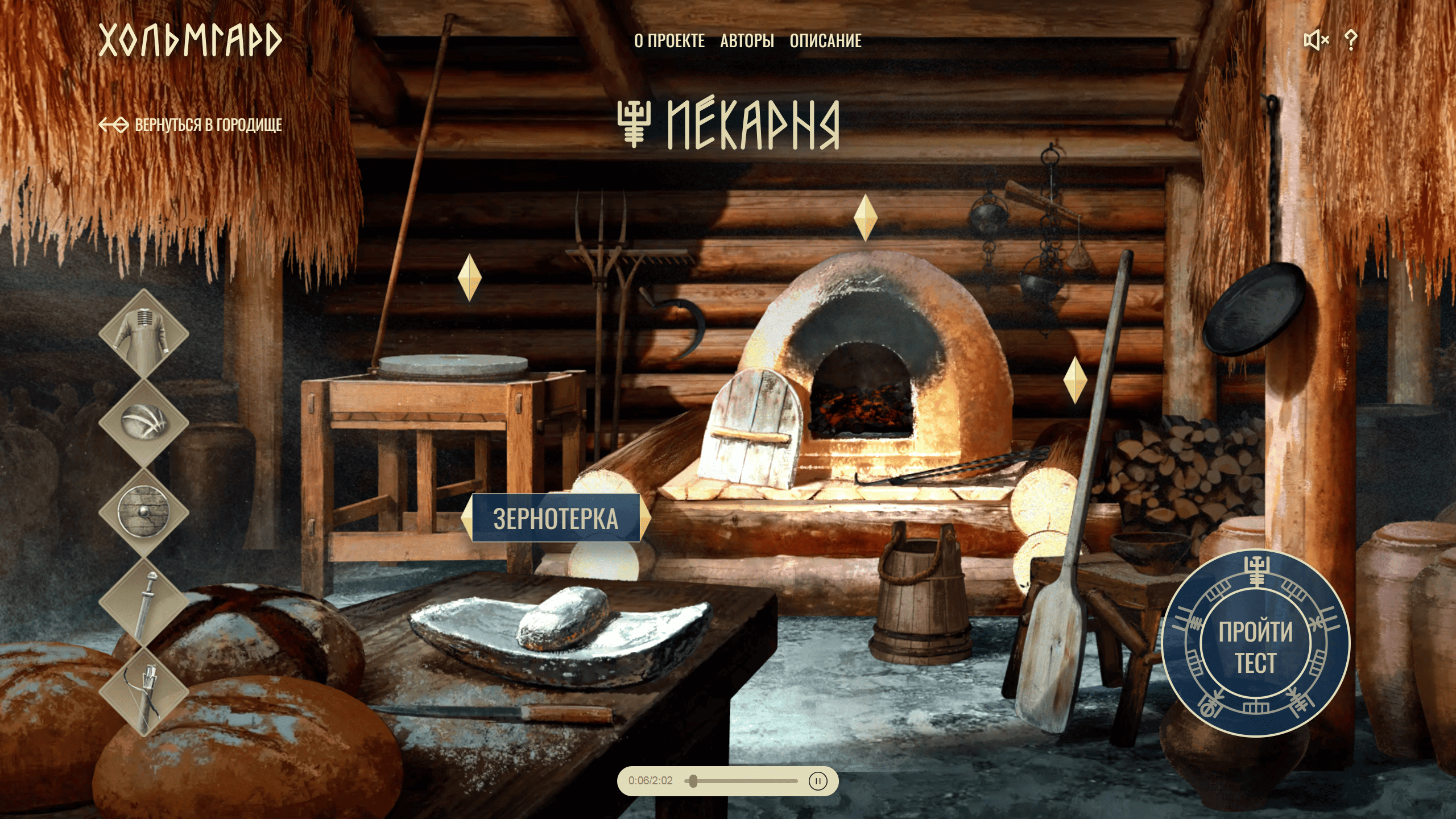The width and height of the screenshot is (1456, 819).
Task: Start the quiz with ПРОЙТИ ТЕСТ
Action: (1255, 644)
